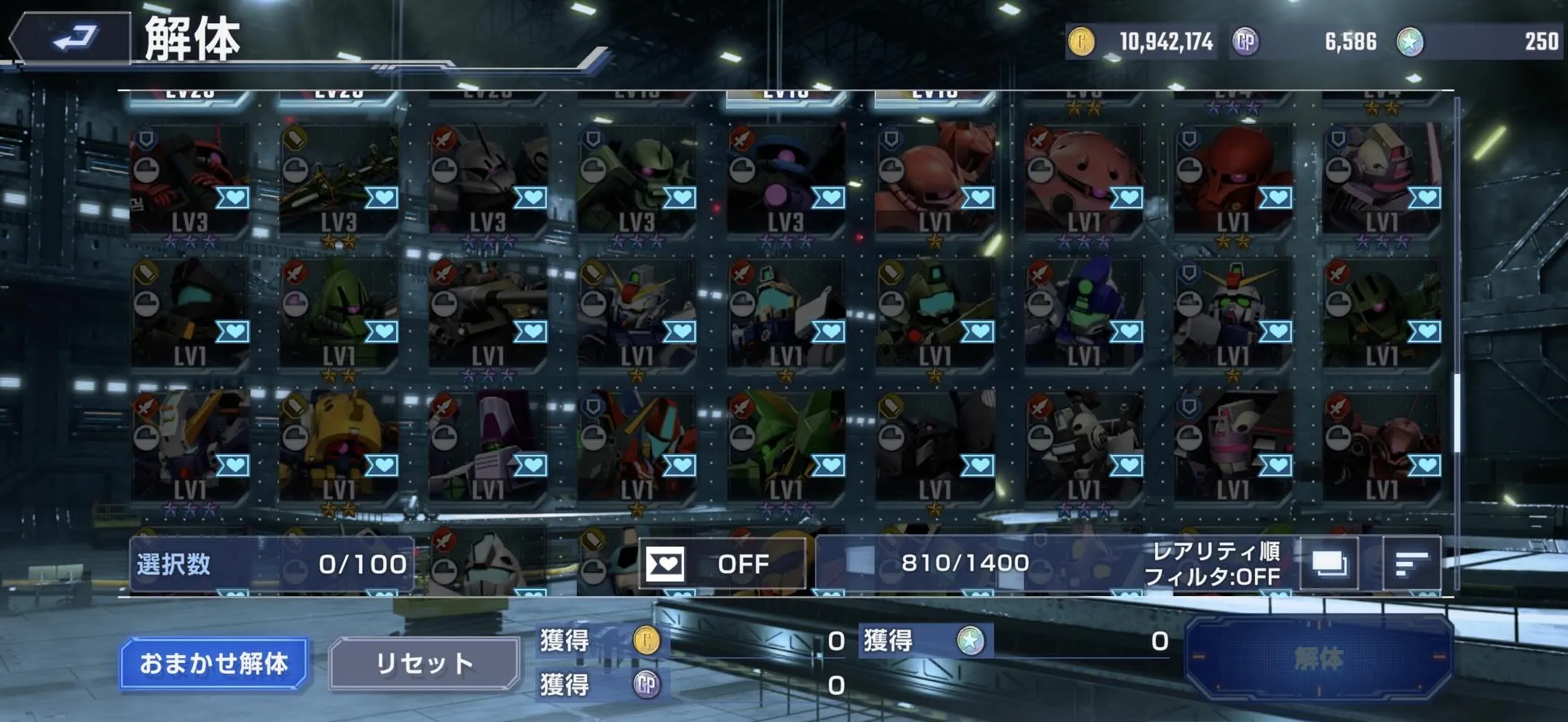Image resolution: width=1568 pixels, height=722 pixels.
Task: Toggle the heart marker on the LV3 red Zaku
Action: [x=234, y=197]
